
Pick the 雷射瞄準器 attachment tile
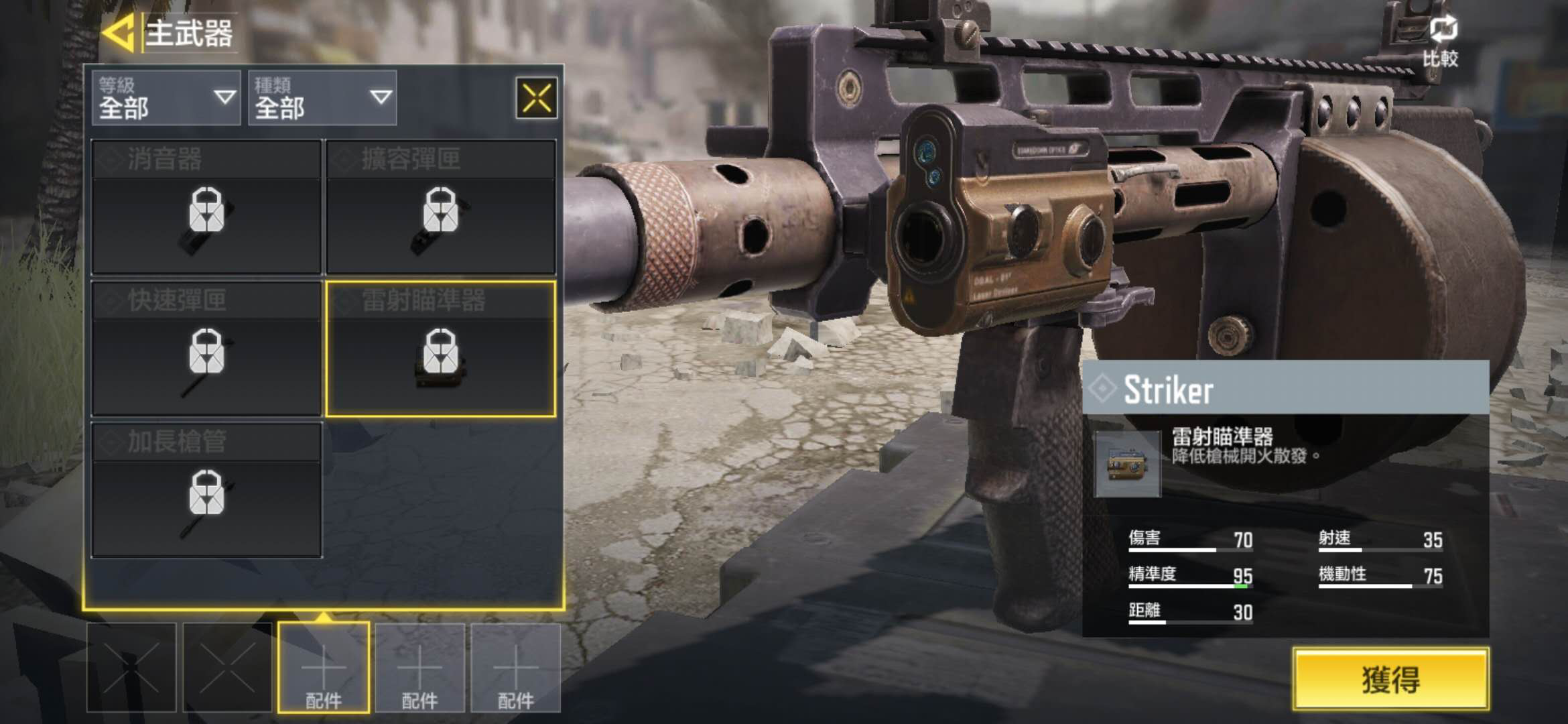point(441,349)
